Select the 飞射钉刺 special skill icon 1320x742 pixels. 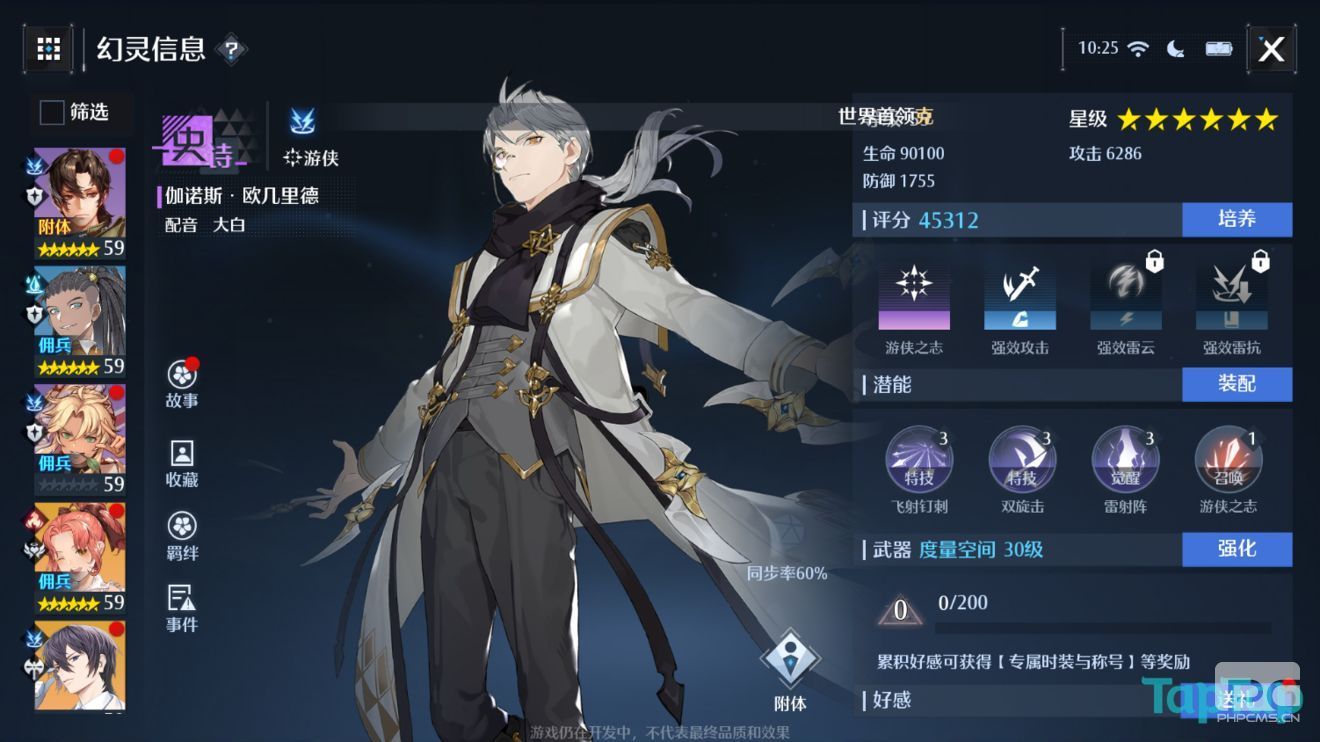point(921,459)
